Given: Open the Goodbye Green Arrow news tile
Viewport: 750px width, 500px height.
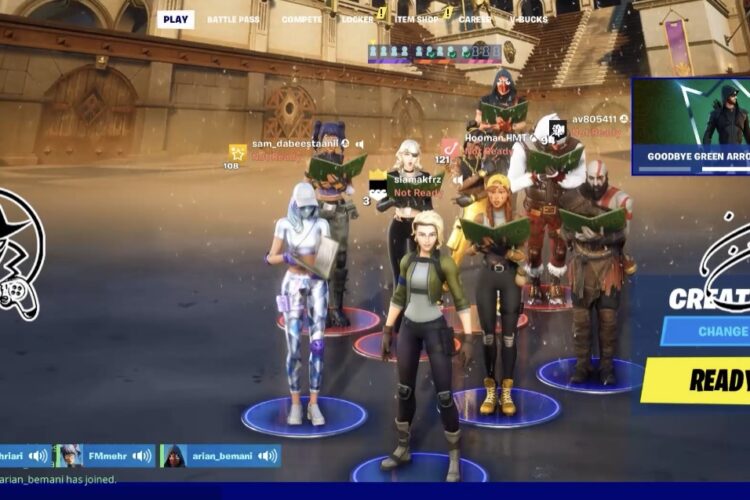Looking at the screenshot, I should point(691,126).
